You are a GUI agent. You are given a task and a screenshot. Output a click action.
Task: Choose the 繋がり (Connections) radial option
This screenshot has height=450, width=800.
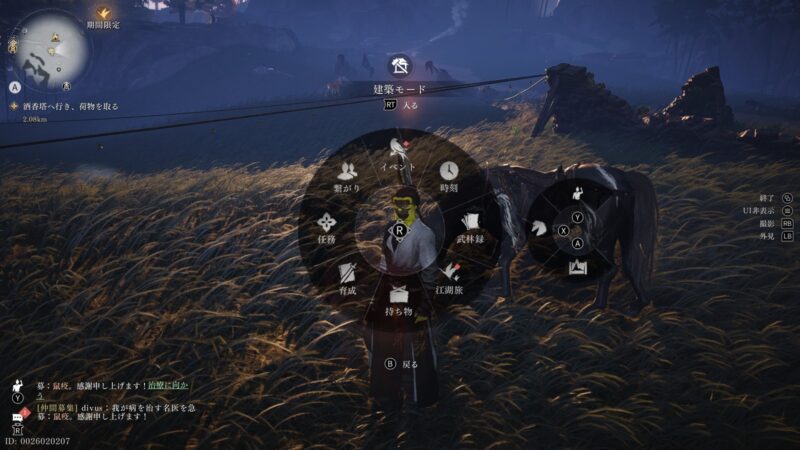coord(348,177)
